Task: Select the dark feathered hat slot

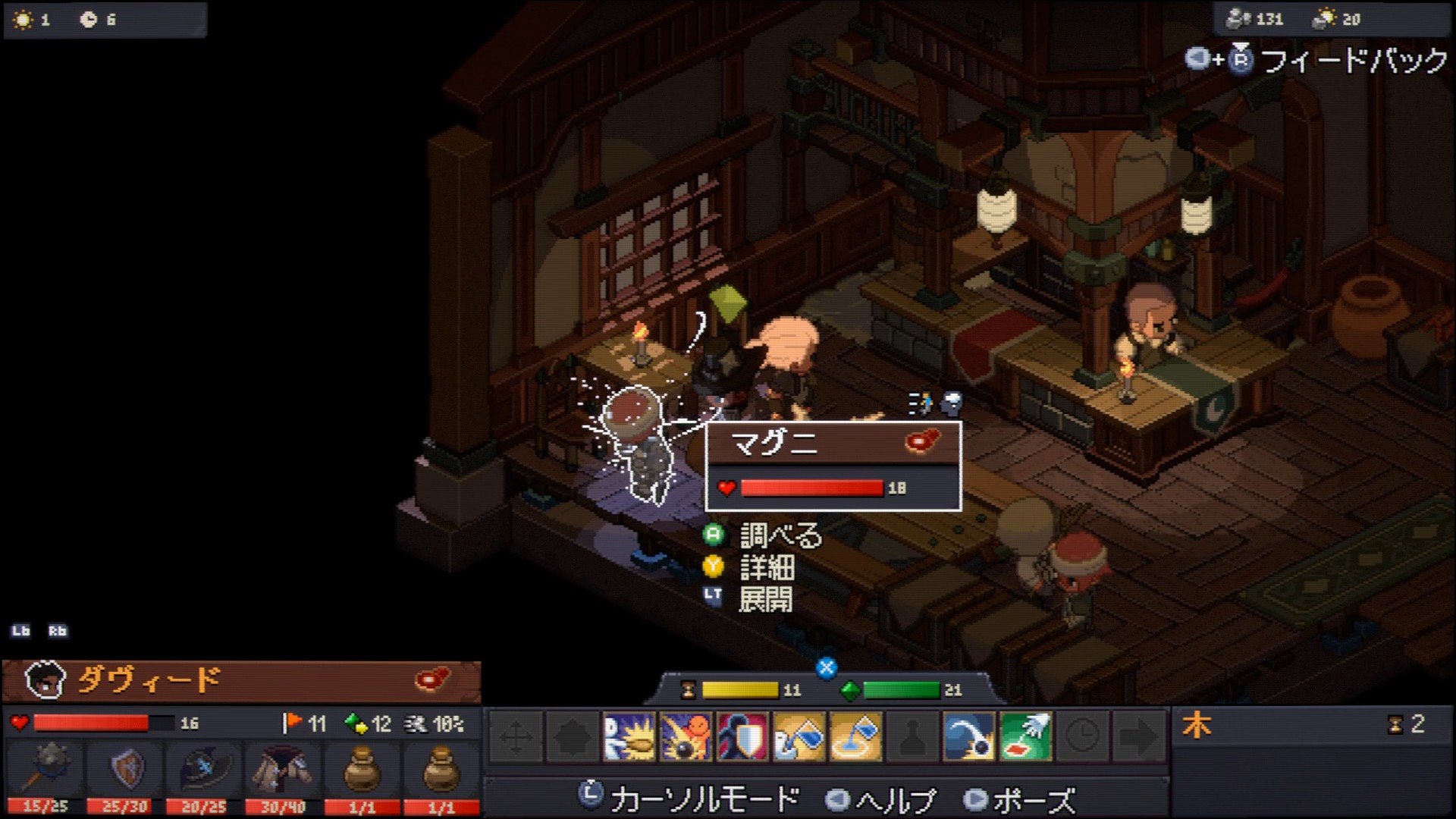Action: (203, 770)
